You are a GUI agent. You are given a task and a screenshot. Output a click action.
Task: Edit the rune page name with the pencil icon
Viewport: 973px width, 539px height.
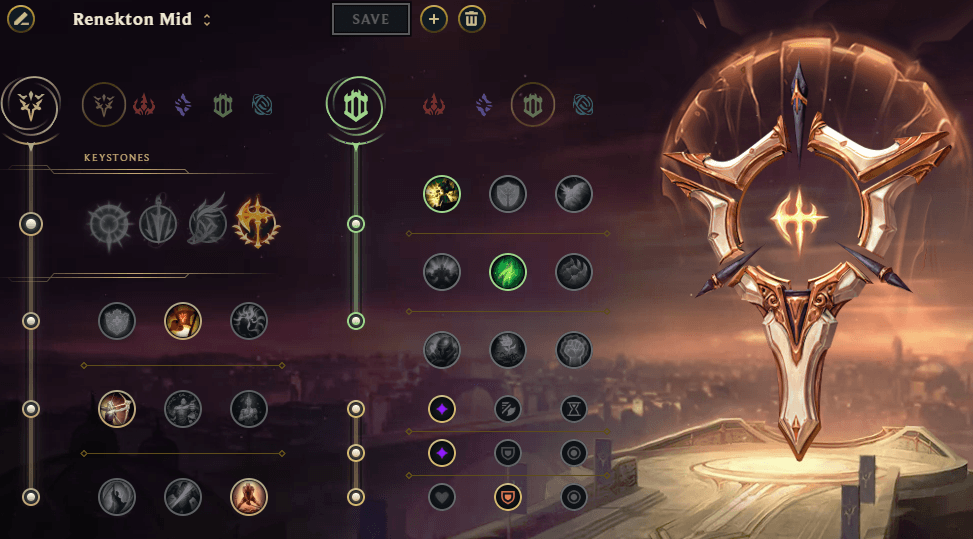coord(21,19)
